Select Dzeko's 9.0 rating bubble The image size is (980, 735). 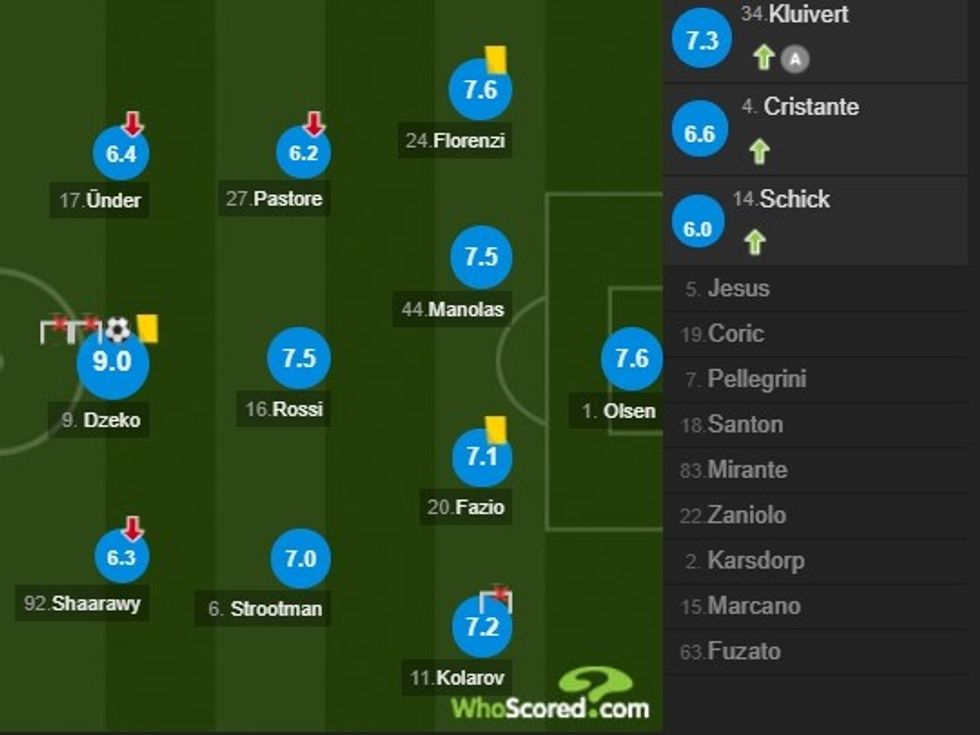[112, 362]
